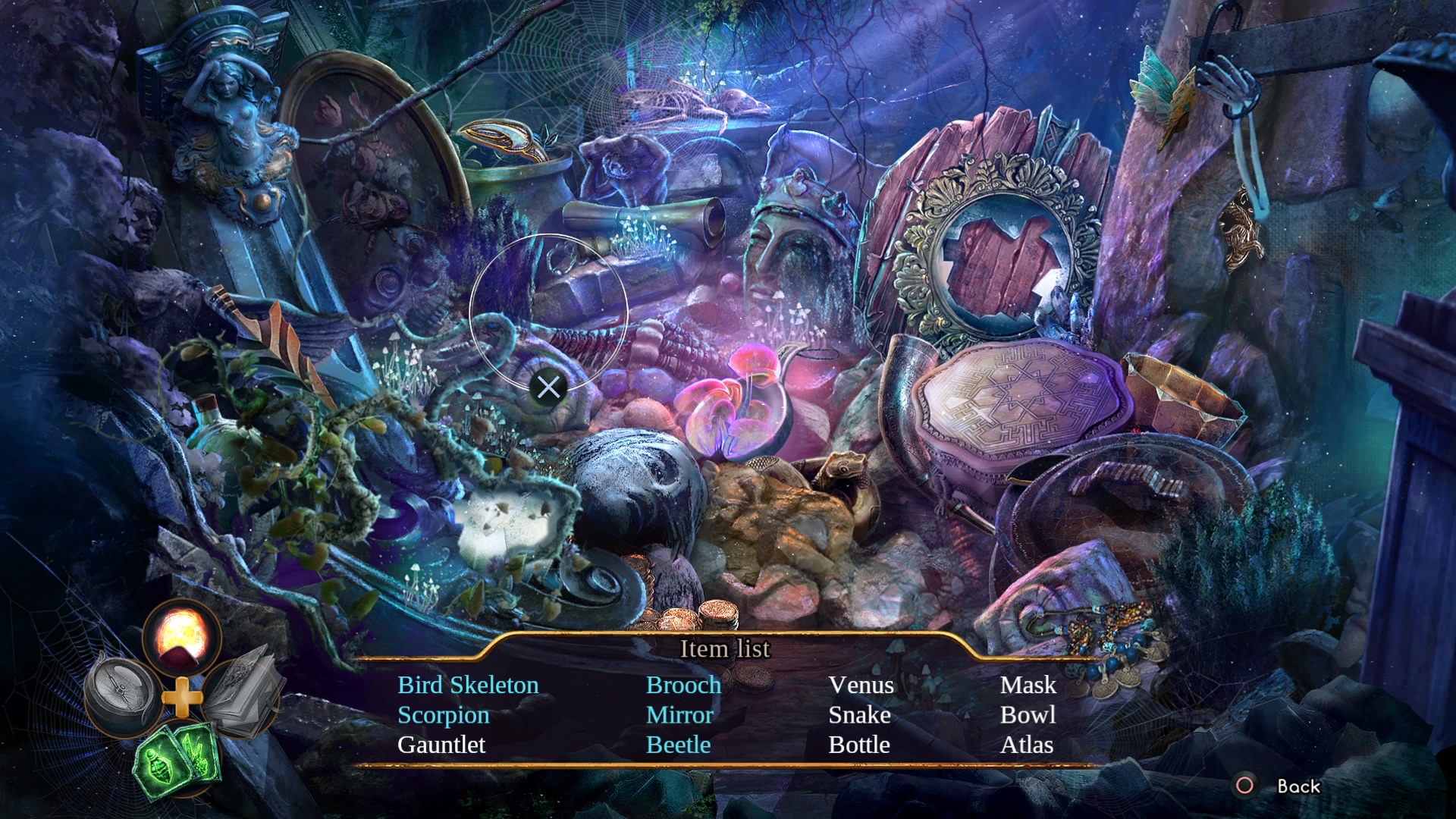Pick the Snake entry in item list
This screenshot has height=819, width=1456.
(859, 715)
